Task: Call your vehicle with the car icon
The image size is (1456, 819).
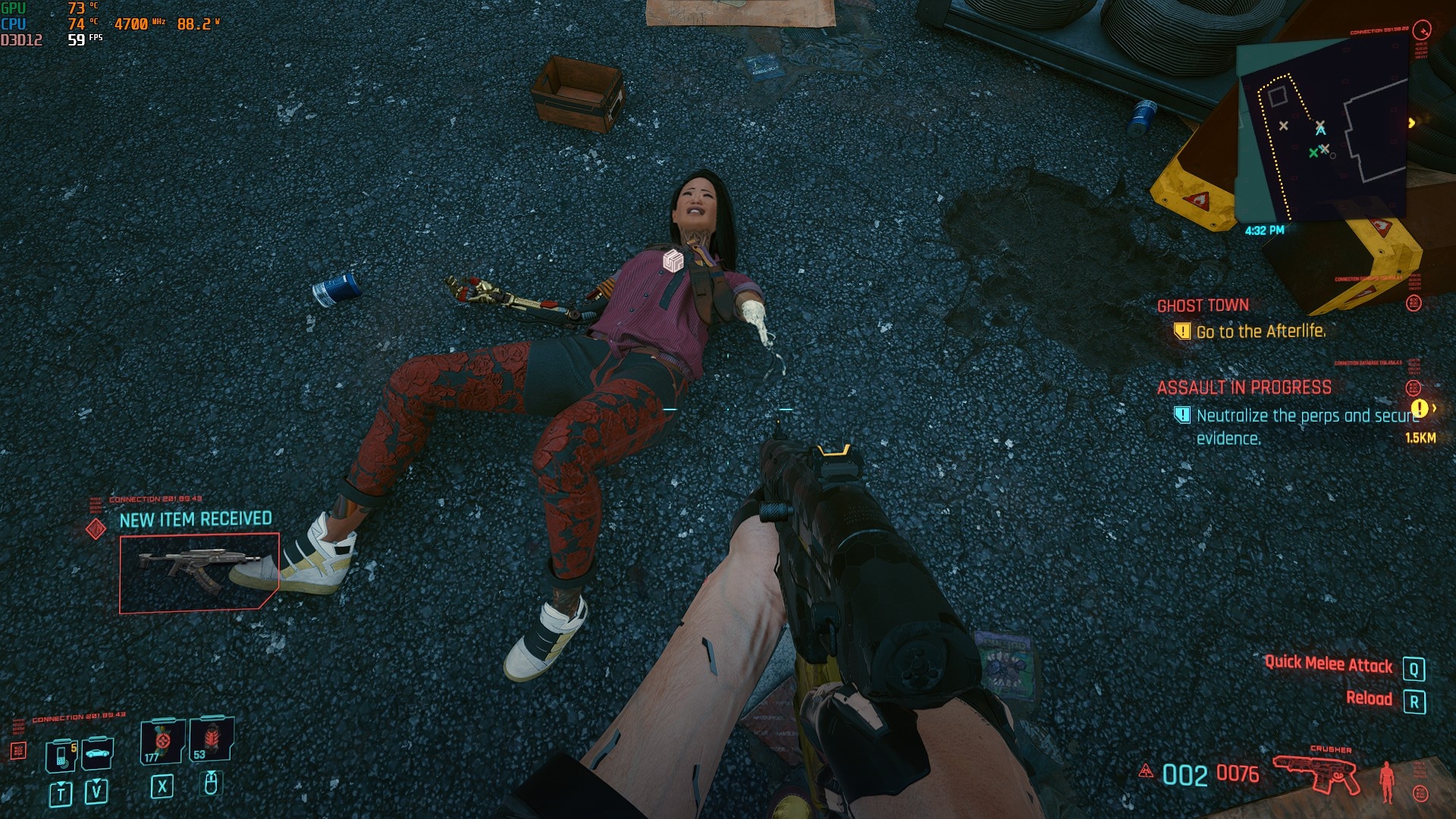Action: (x=97, y=753)
